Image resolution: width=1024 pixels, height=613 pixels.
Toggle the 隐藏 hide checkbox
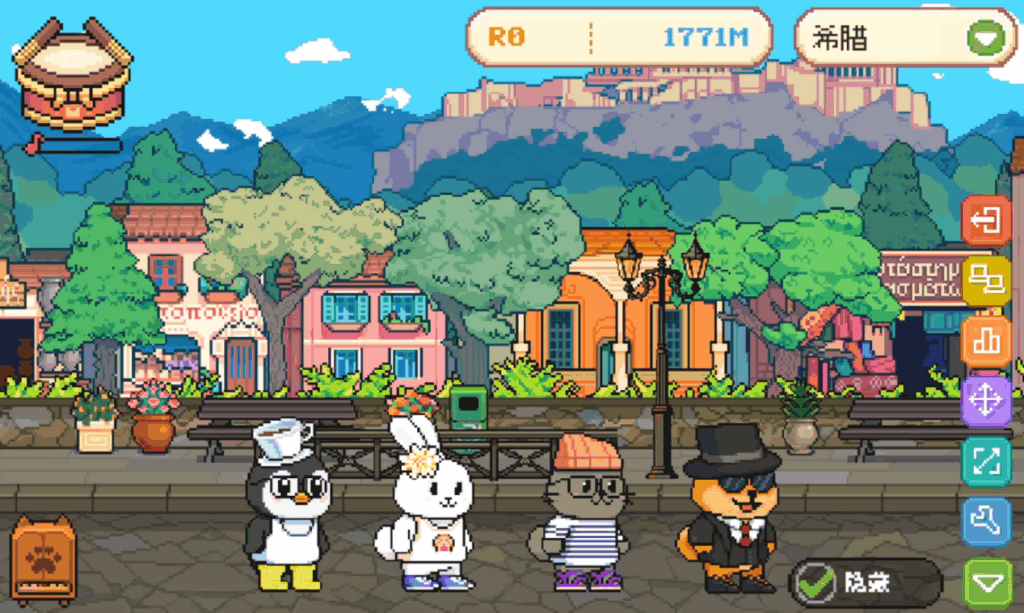pyautogui.click(x=817, y=583)
